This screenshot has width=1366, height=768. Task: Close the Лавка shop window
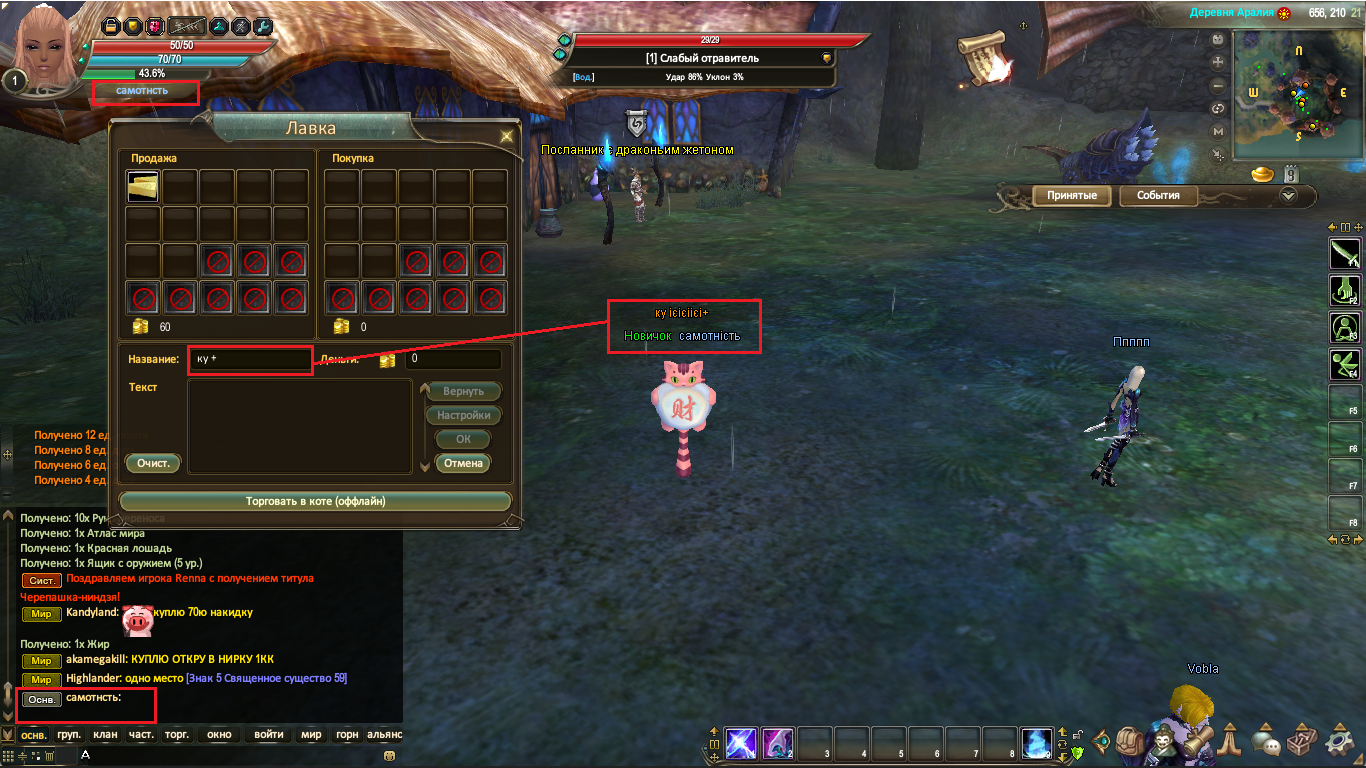[x=507, y=136]
